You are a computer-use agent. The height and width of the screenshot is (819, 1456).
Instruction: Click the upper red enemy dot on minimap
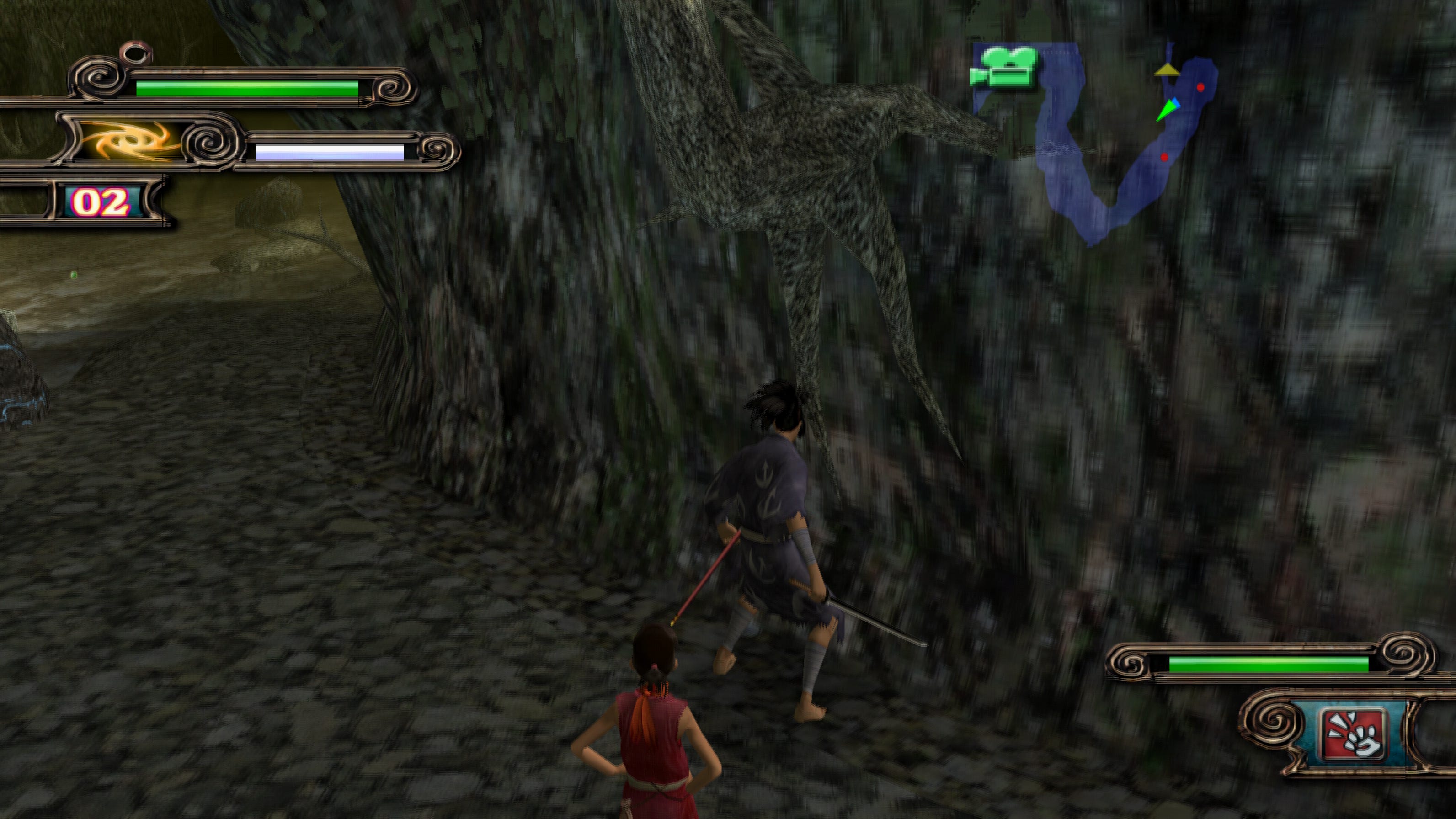(x=1200, y=88)
